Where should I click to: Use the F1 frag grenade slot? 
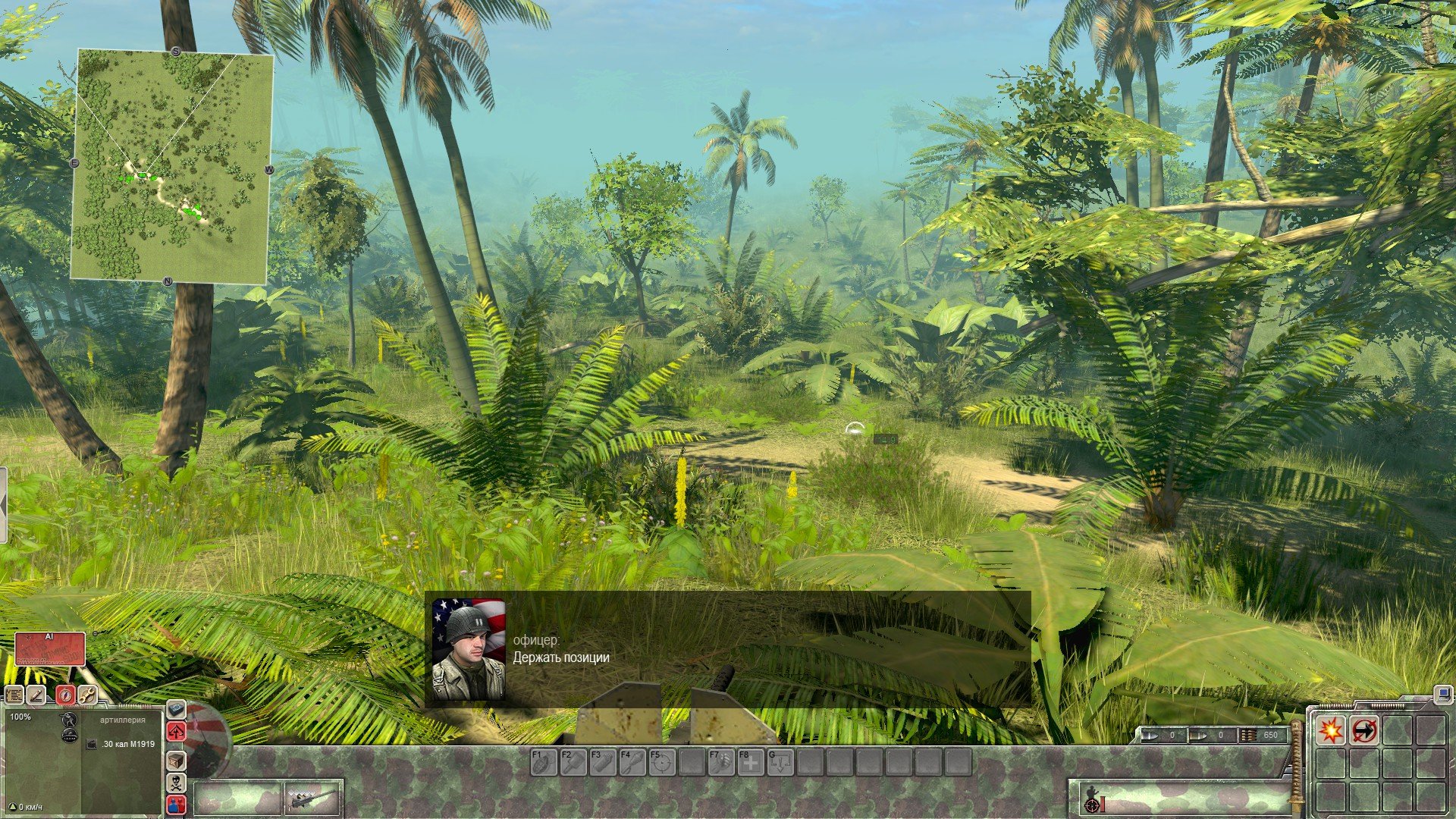click(543, 762)
